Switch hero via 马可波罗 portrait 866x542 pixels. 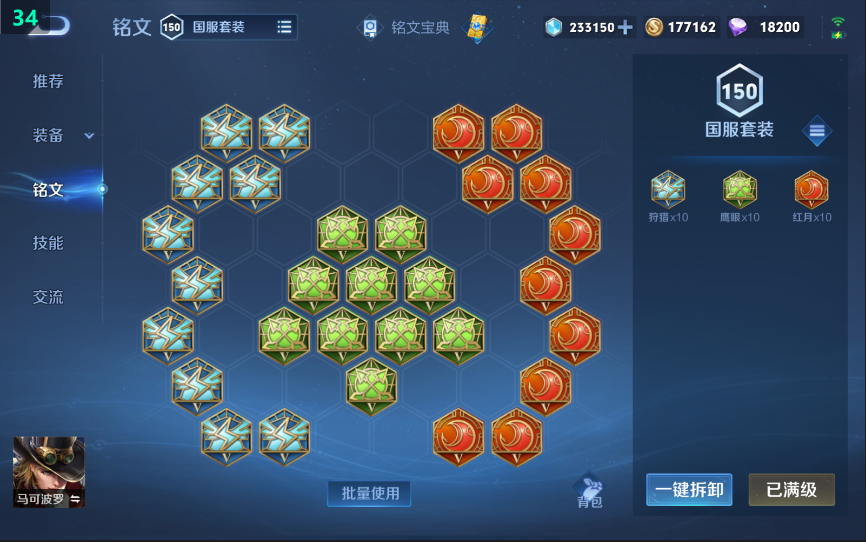[48, 472]
